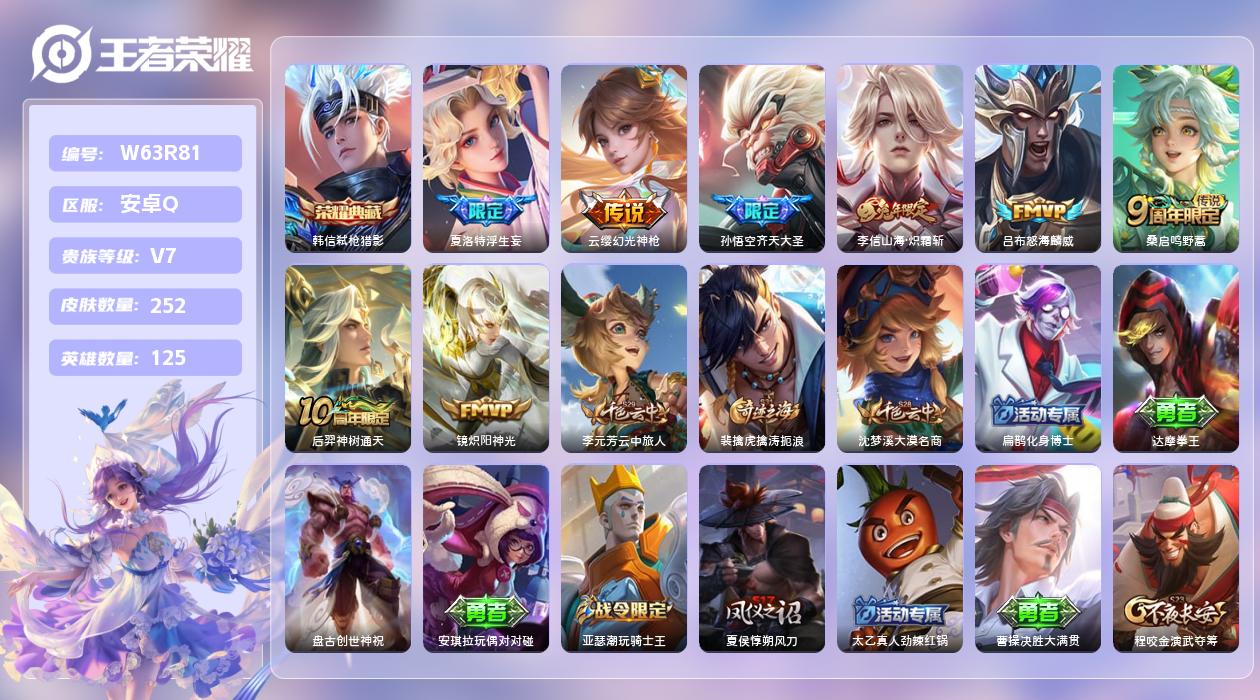The image size is (1260, 700).
Task: View the 吕布怒海麟威 FMVP skin
Action: [x=1038, y=158]
